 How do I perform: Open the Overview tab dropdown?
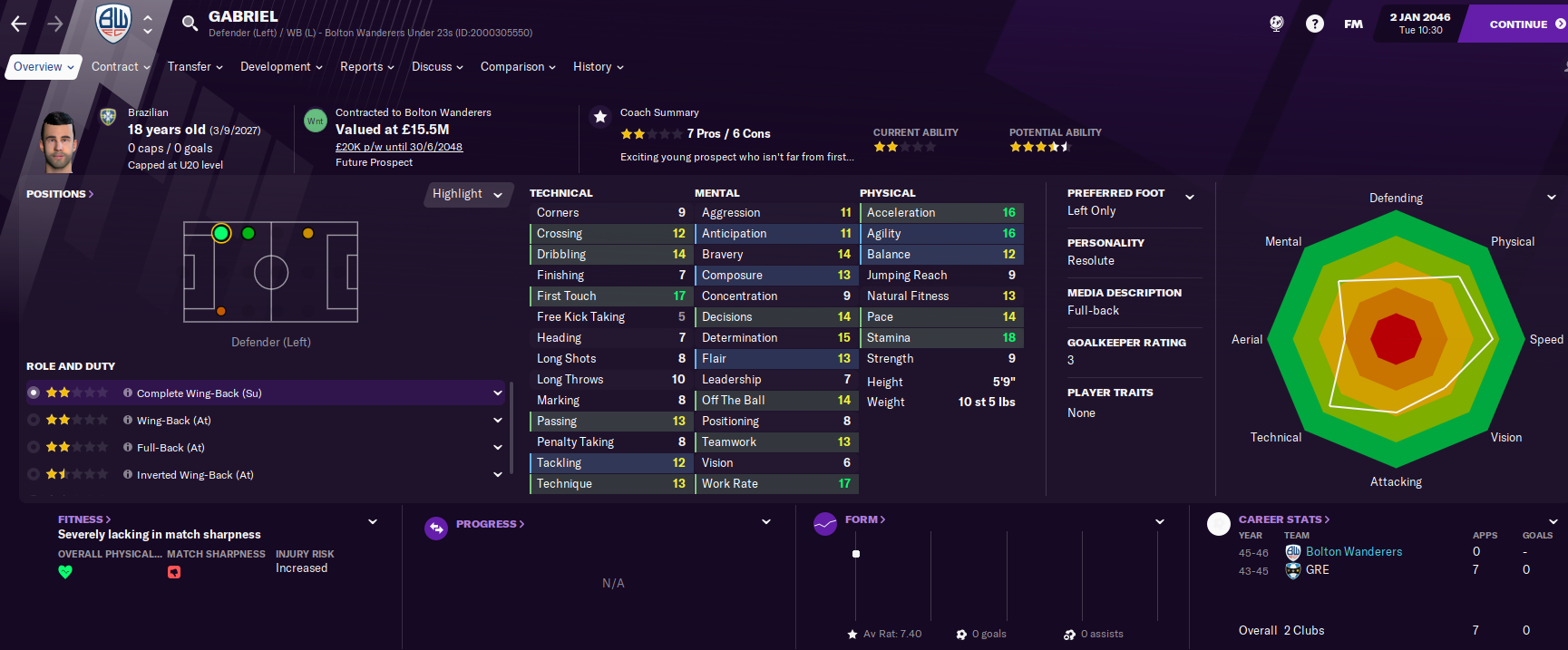[43, 67]
